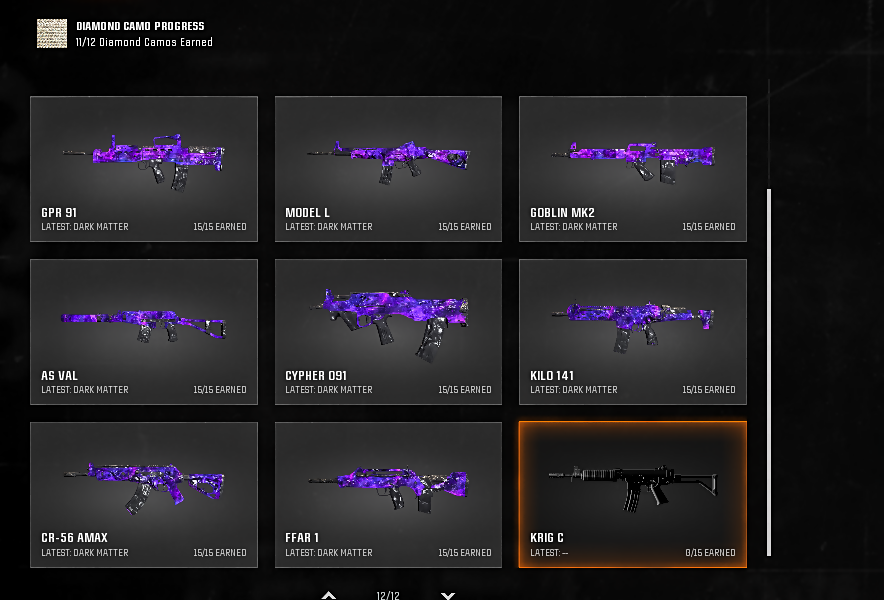Click the Cypher 091 weapon card
This screenshot has width=884, height=600.
tap(388, 331)
